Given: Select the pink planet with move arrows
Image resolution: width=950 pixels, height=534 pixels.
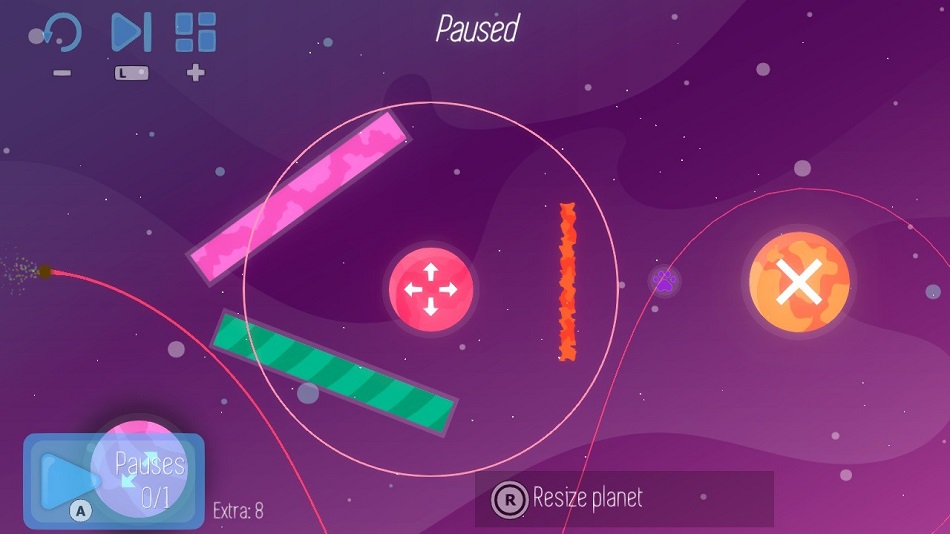Looking at the screenshot, I should click(431, 289).
